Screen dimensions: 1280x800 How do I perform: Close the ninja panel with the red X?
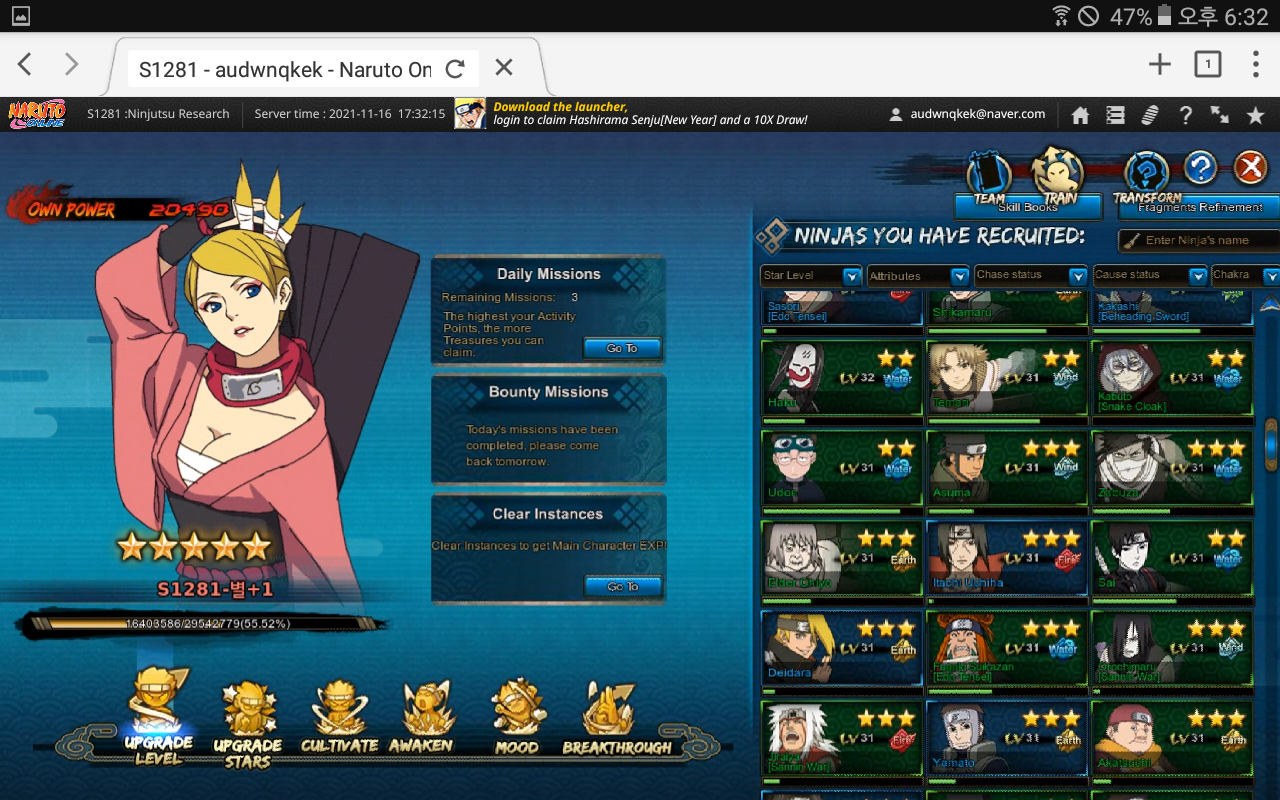[1250, 168]
